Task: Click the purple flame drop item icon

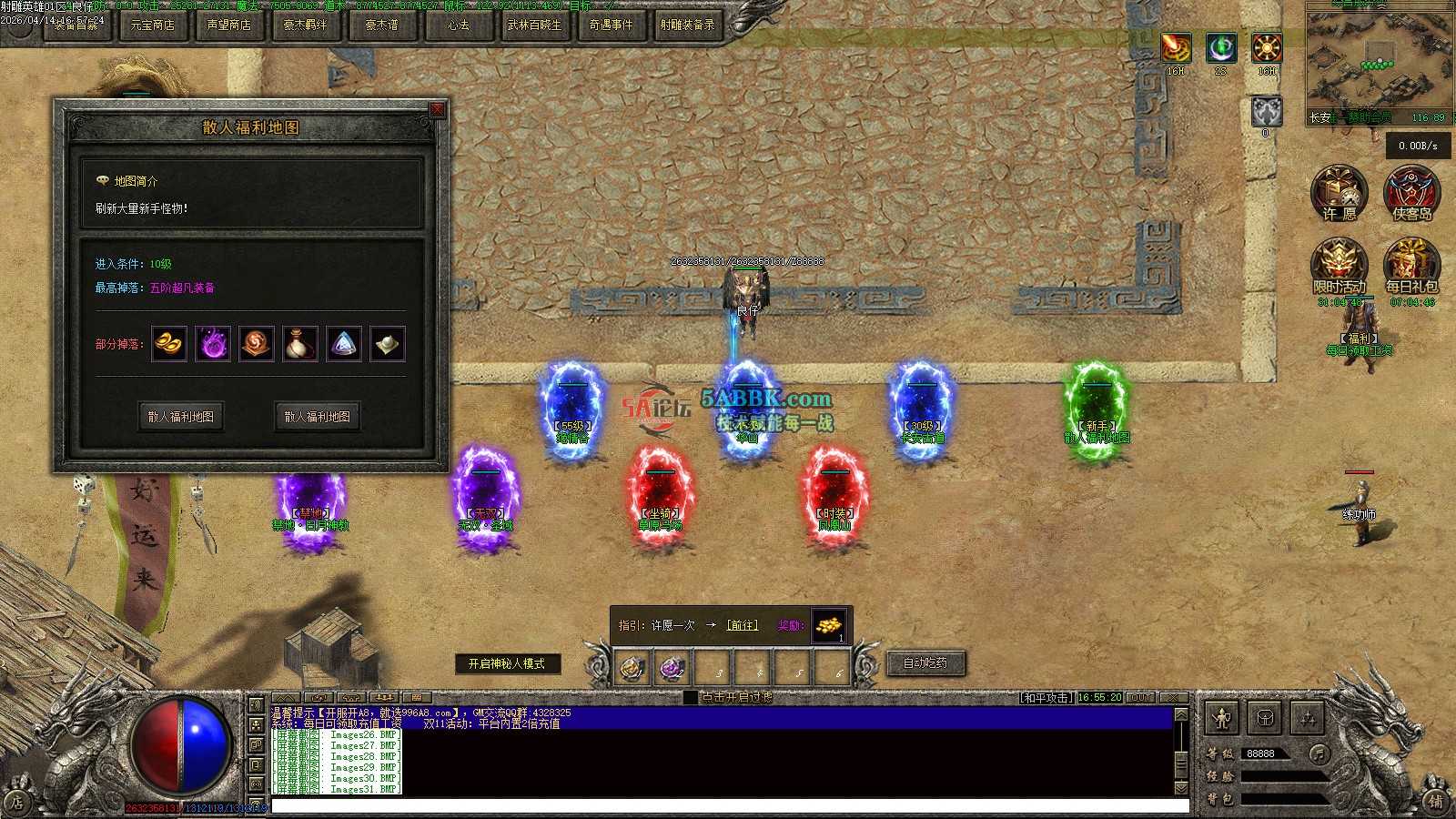Action: [x=213, y=344]
